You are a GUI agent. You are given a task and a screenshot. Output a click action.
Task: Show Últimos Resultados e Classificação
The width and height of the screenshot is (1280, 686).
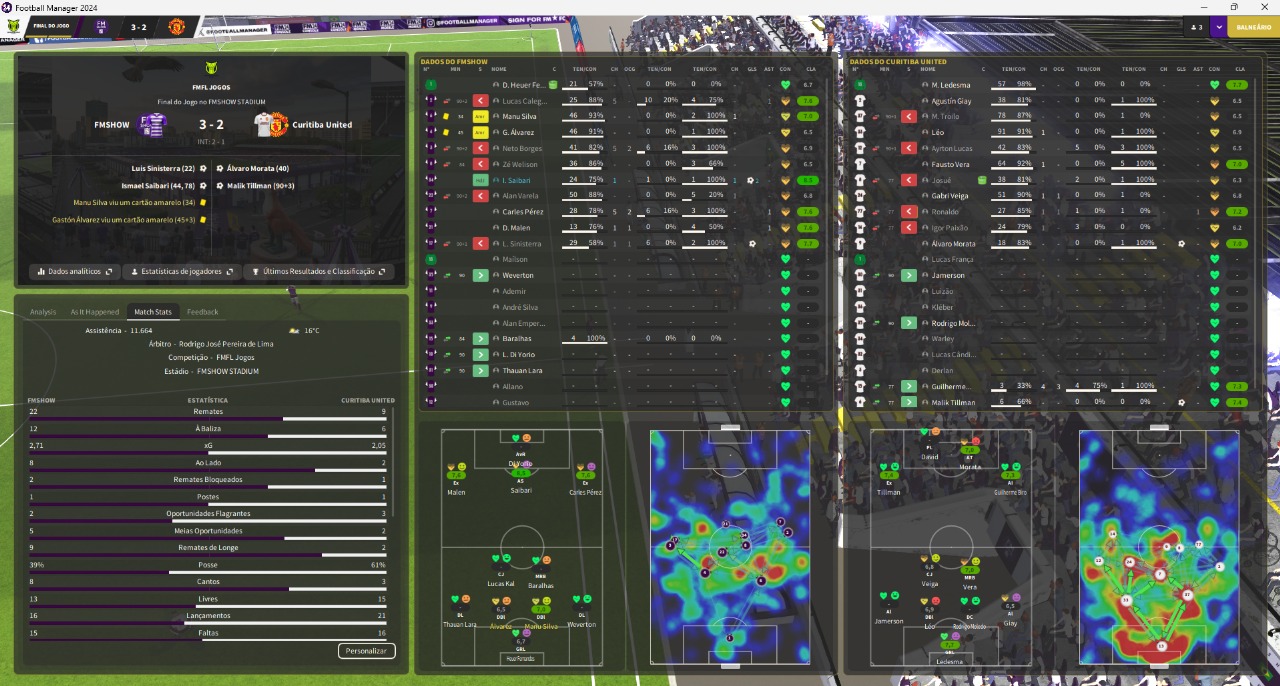coord(318,271)
